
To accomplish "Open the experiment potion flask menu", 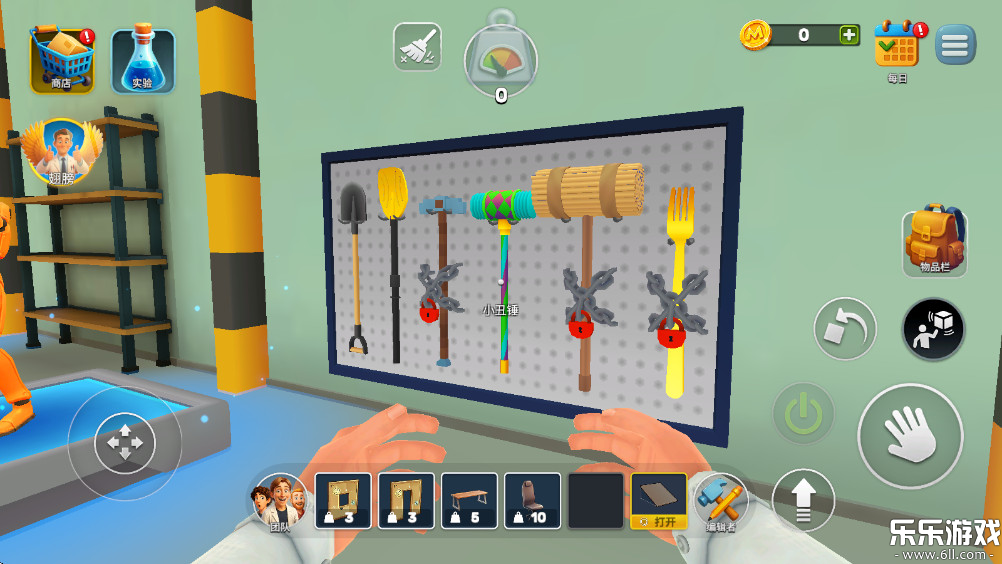I will click(x=143, y=60).
